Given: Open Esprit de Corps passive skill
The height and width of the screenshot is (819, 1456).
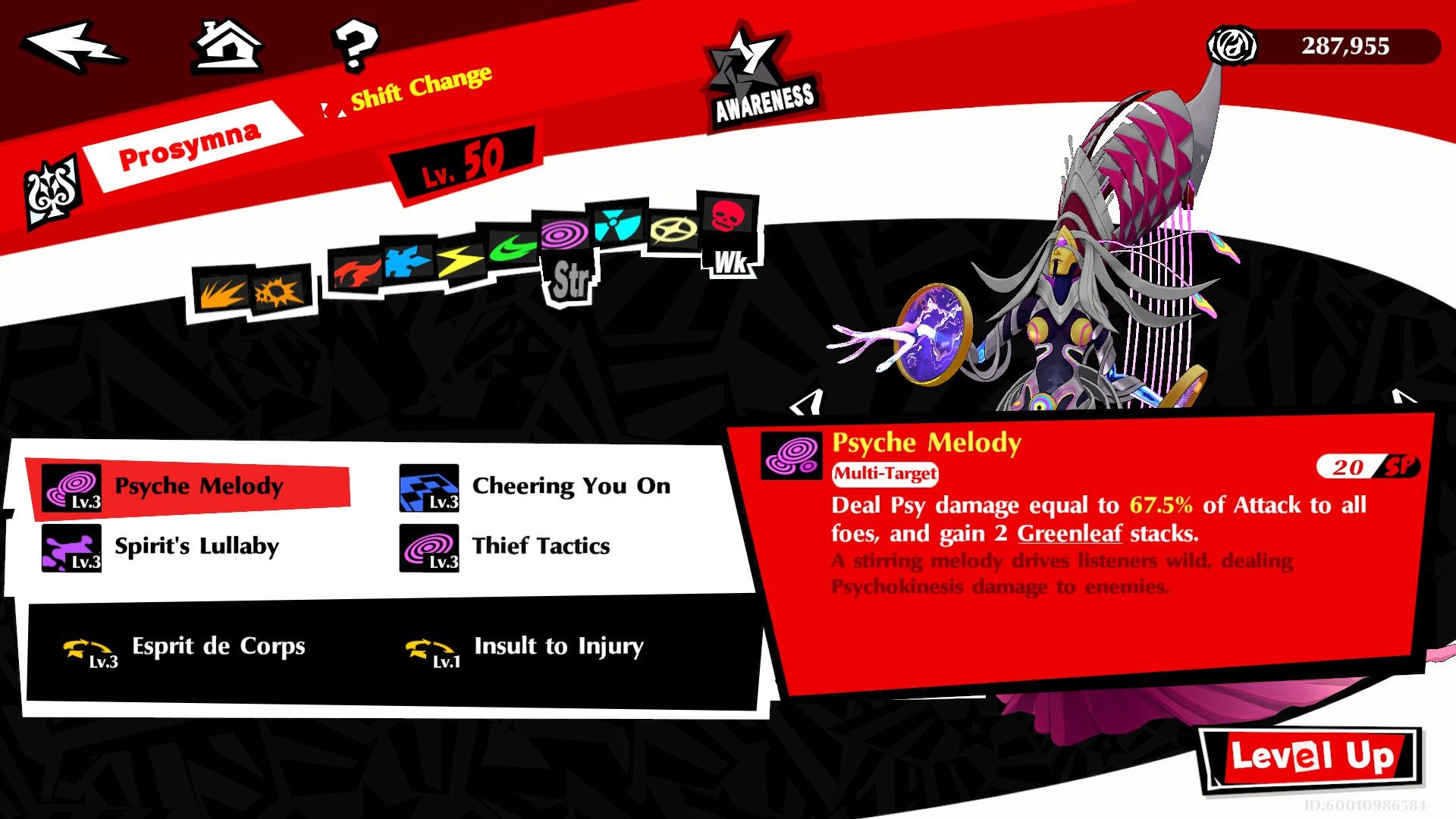Looking at the screenshot, I should click(218, 648).
